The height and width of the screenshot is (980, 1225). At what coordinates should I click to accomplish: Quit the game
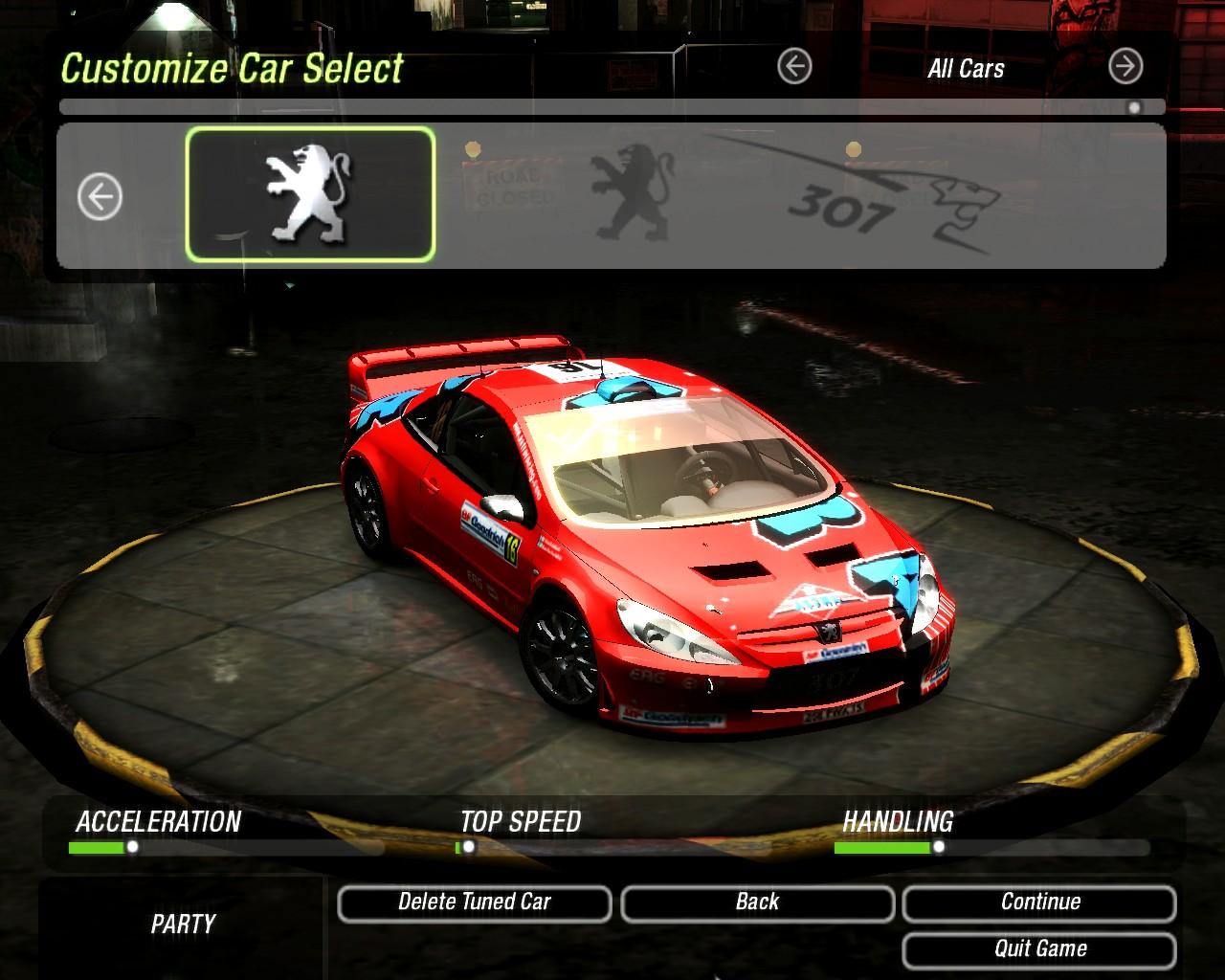pyautogui.click(x=1039, y=949)
